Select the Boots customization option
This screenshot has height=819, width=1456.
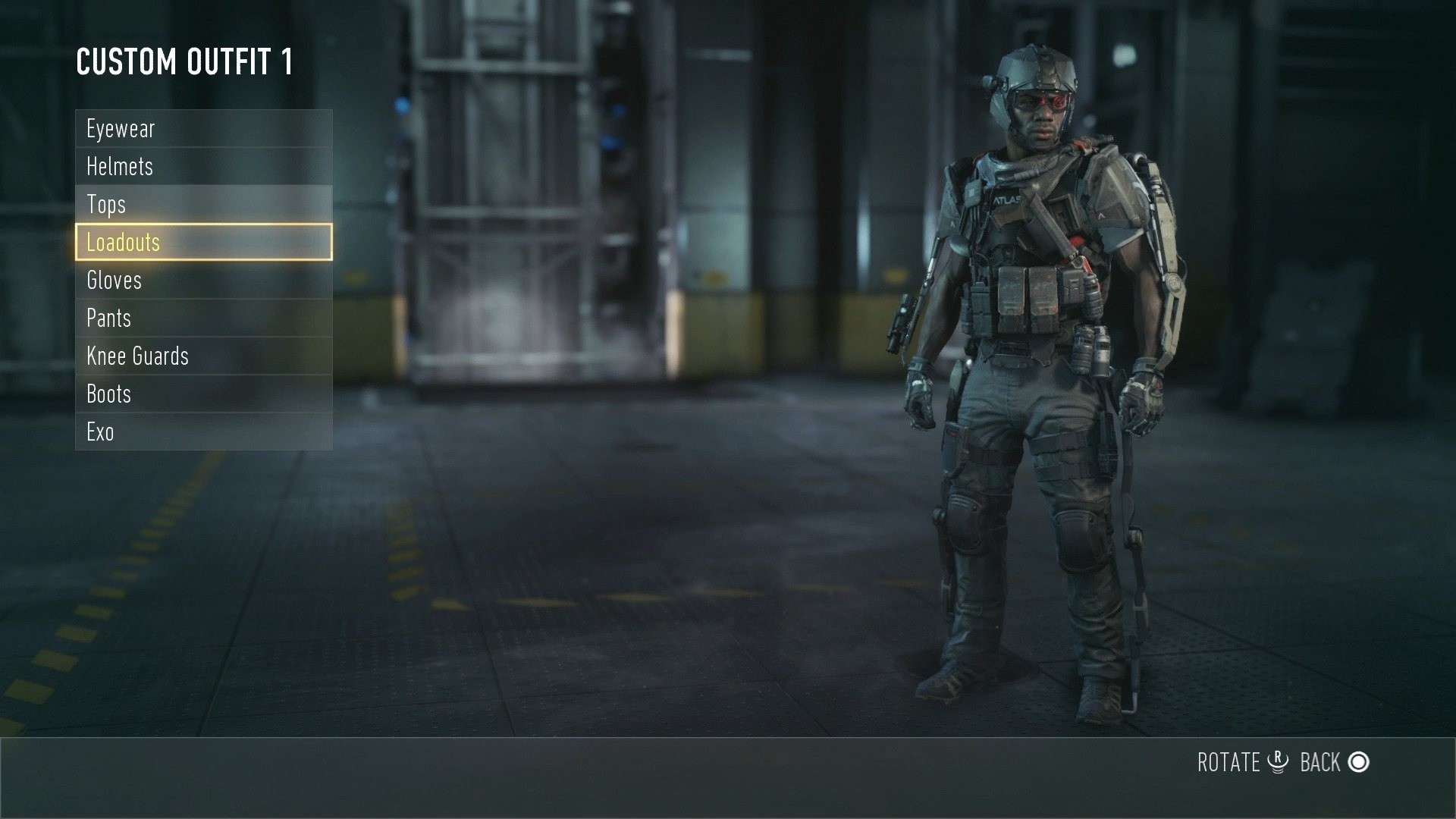pos(108,394)
